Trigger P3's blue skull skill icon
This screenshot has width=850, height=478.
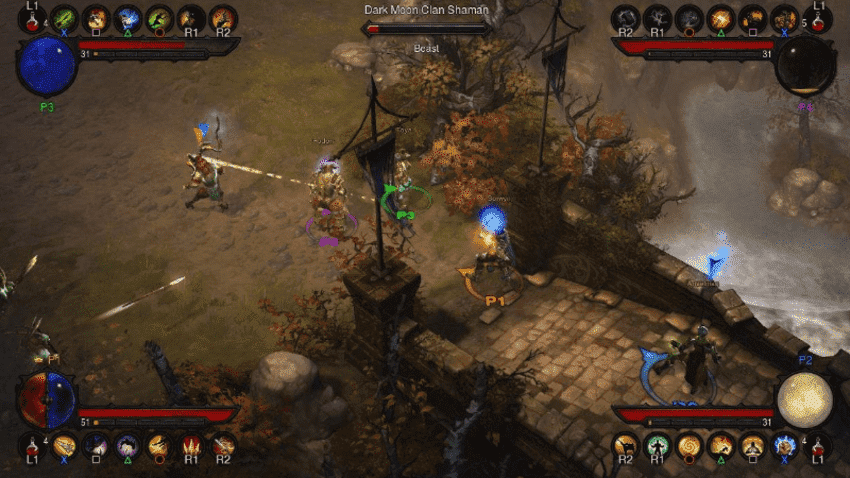tap(128, 17)
